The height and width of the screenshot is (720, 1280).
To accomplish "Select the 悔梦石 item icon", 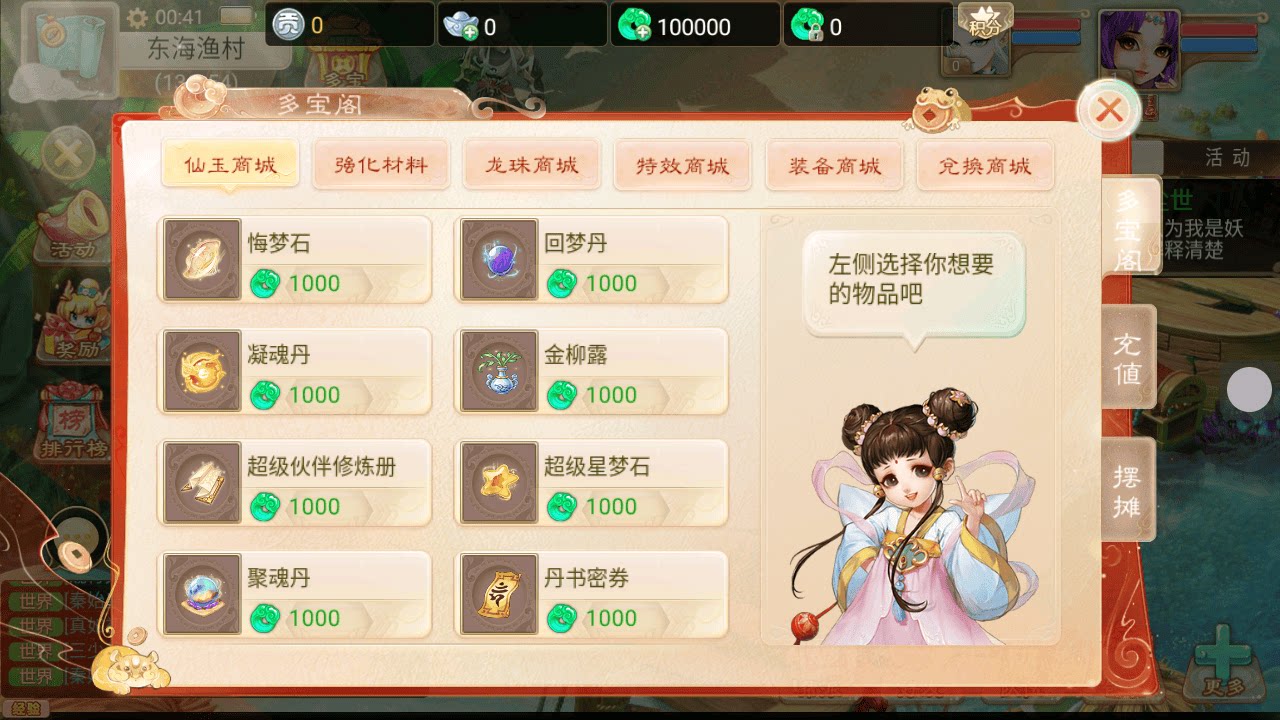I will tap(201, 258).
